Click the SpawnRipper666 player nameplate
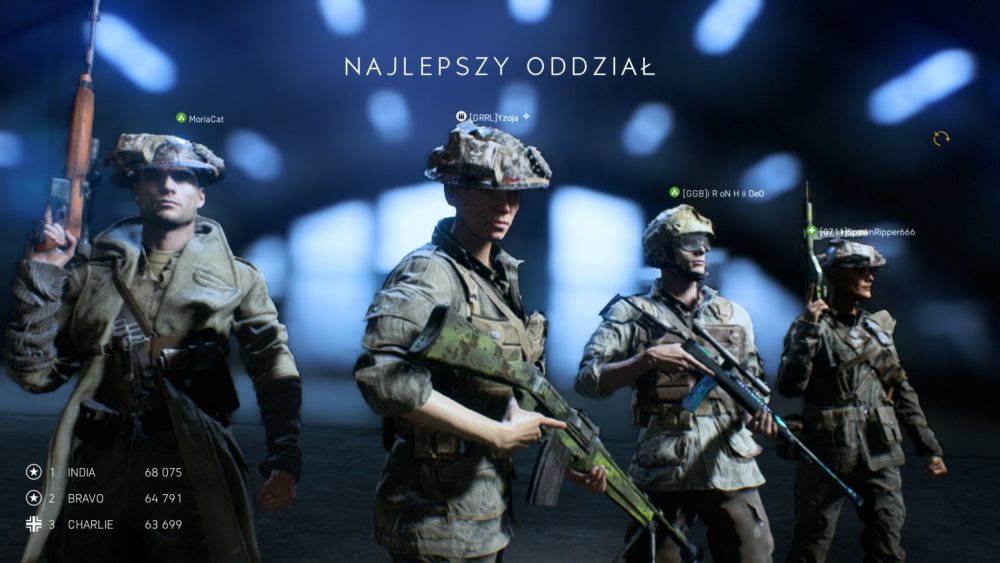The width and height of the screenshot is (1000, 563). (x=865, y=232)
